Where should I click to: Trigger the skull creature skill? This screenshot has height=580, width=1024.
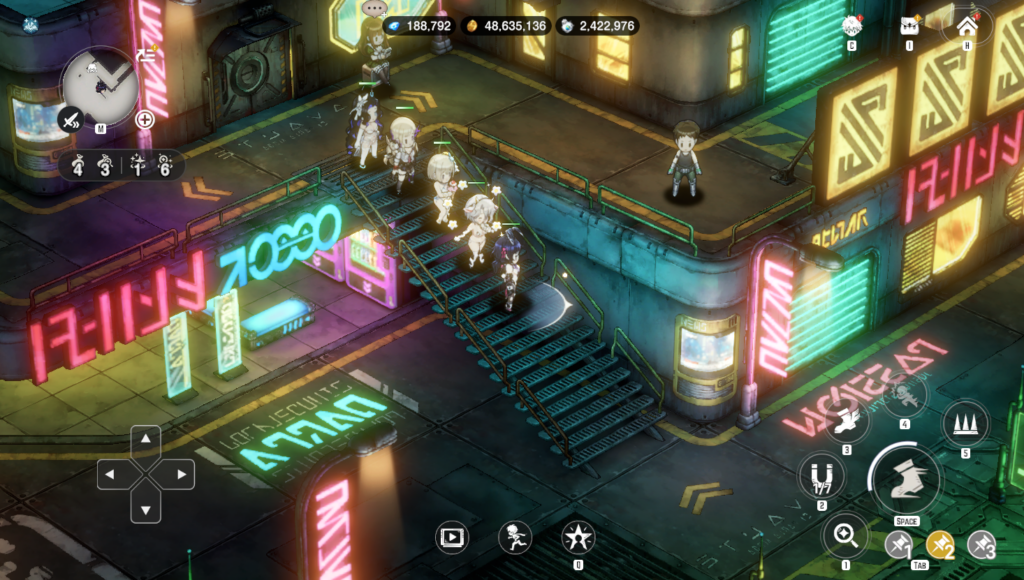click(x=904, y=395)
